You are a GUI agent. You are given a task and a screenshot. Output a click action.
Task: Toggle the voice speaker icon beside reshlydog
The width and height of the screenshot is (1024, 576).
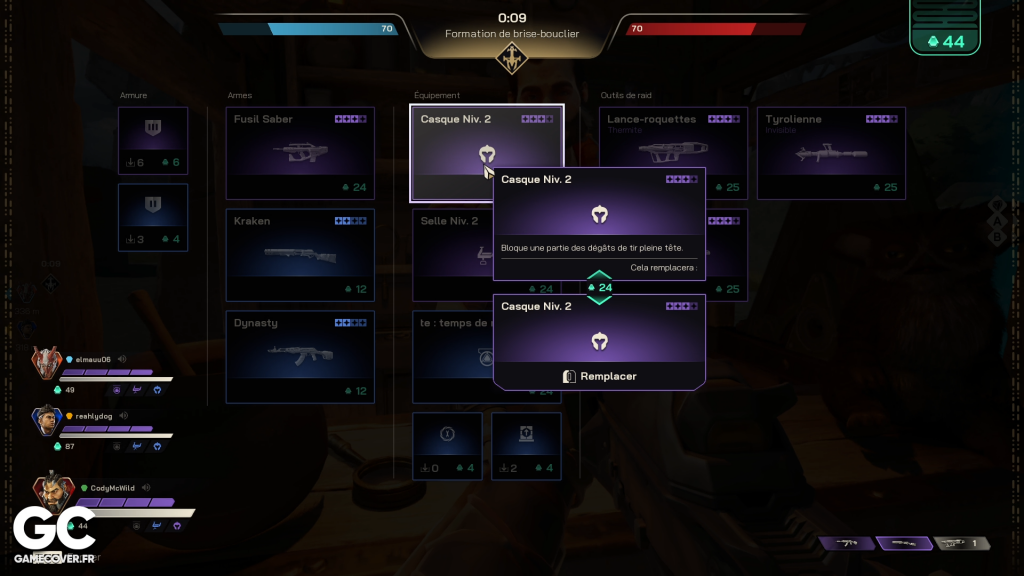pos(124,416)
